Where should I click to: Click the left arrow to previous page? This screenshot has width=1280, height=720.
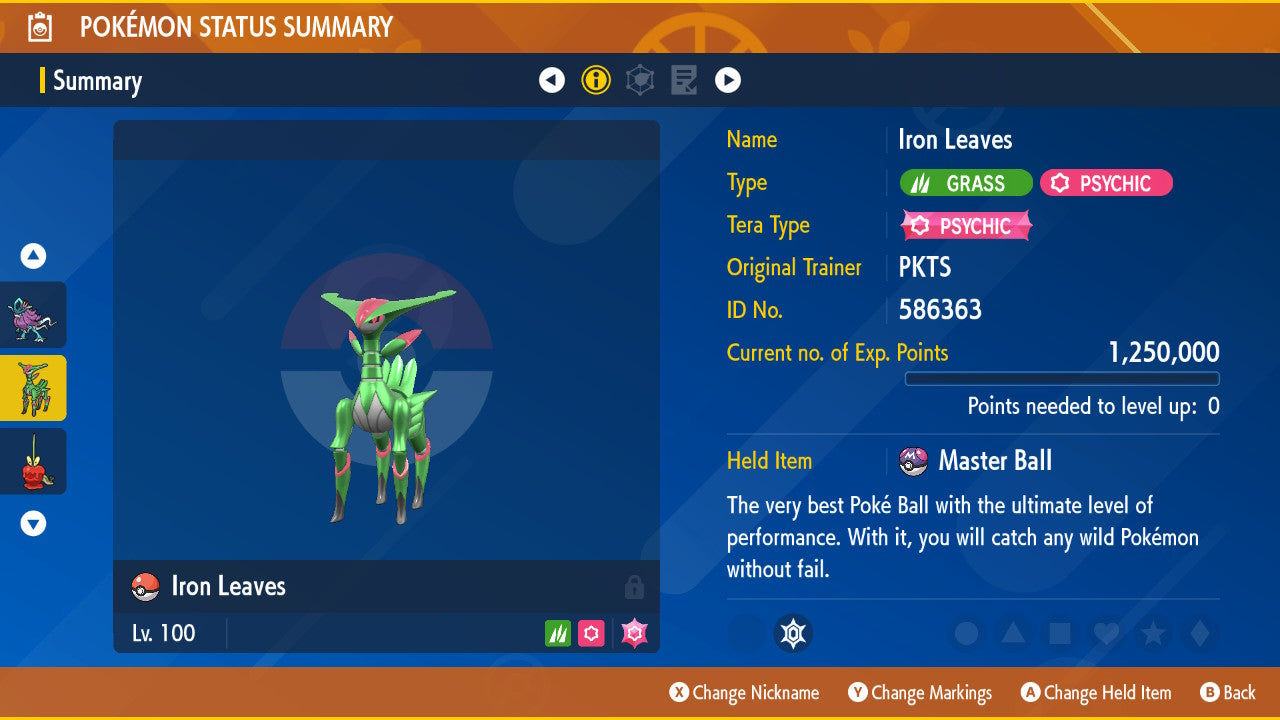coord(552,79)
